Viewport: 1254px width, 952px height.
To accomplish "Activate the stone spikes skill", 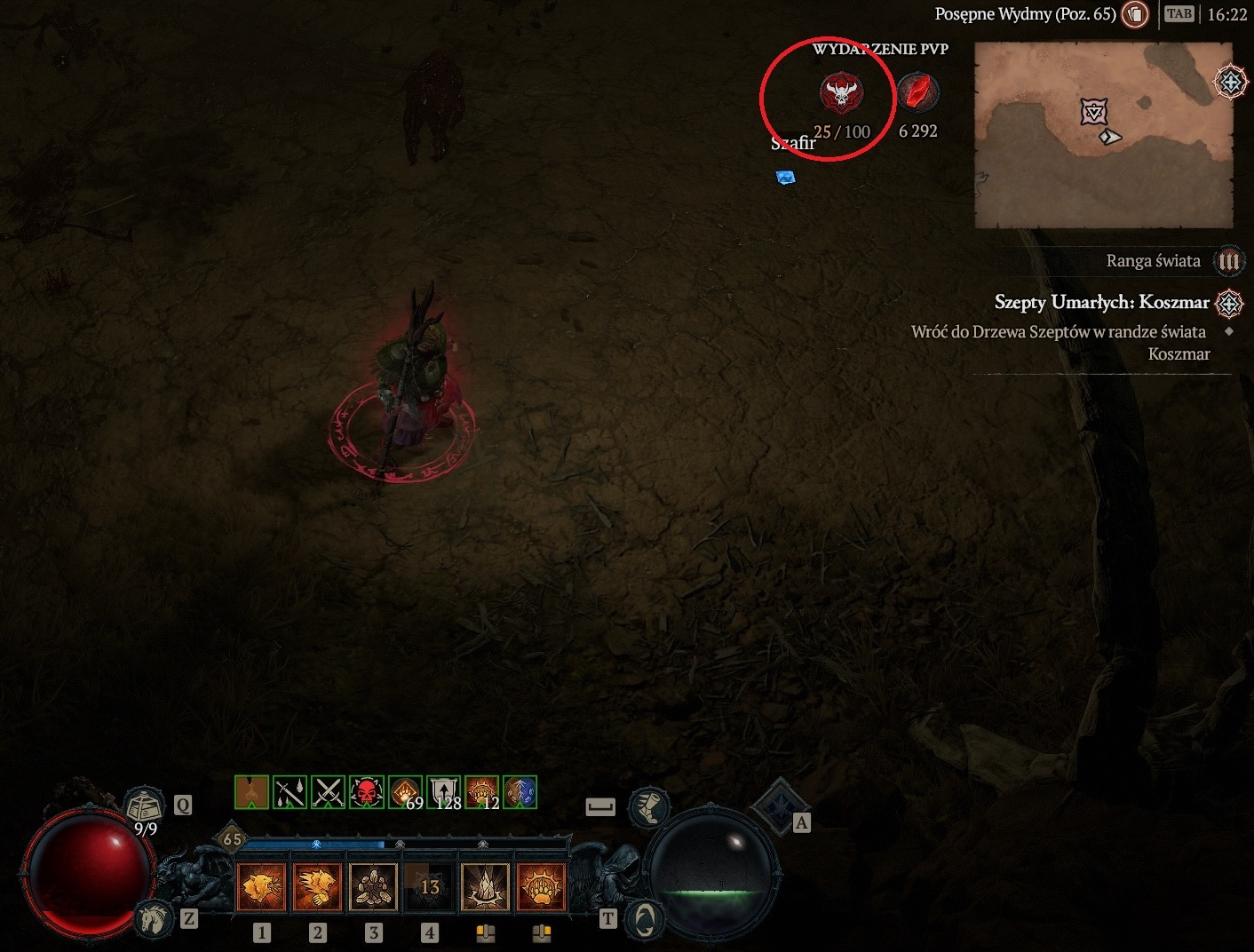I will [x=485, y=886].
